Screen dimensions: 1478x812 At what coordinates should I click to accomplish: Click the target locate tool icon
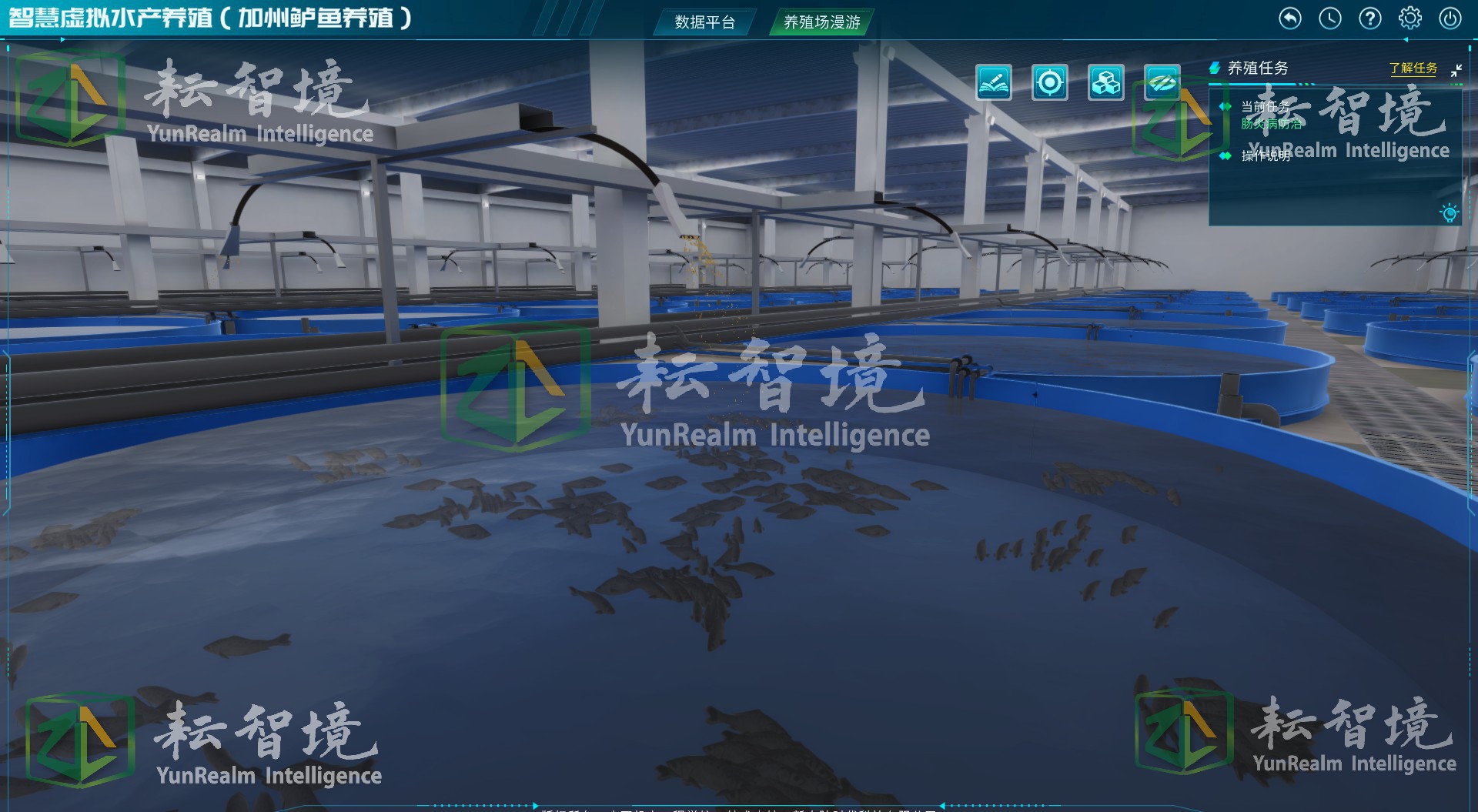(x=1051, y=82)
